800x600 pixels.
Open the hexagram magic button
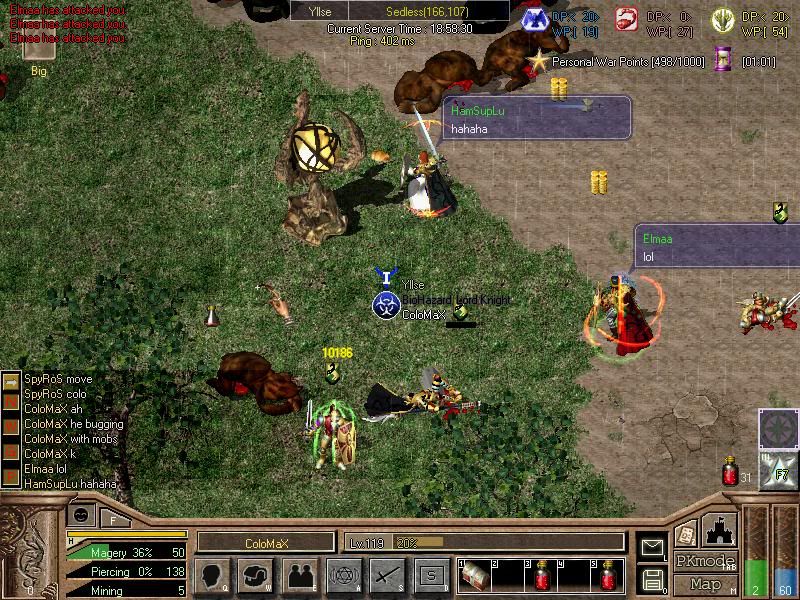pyautogui.click(x=343, y=575)
